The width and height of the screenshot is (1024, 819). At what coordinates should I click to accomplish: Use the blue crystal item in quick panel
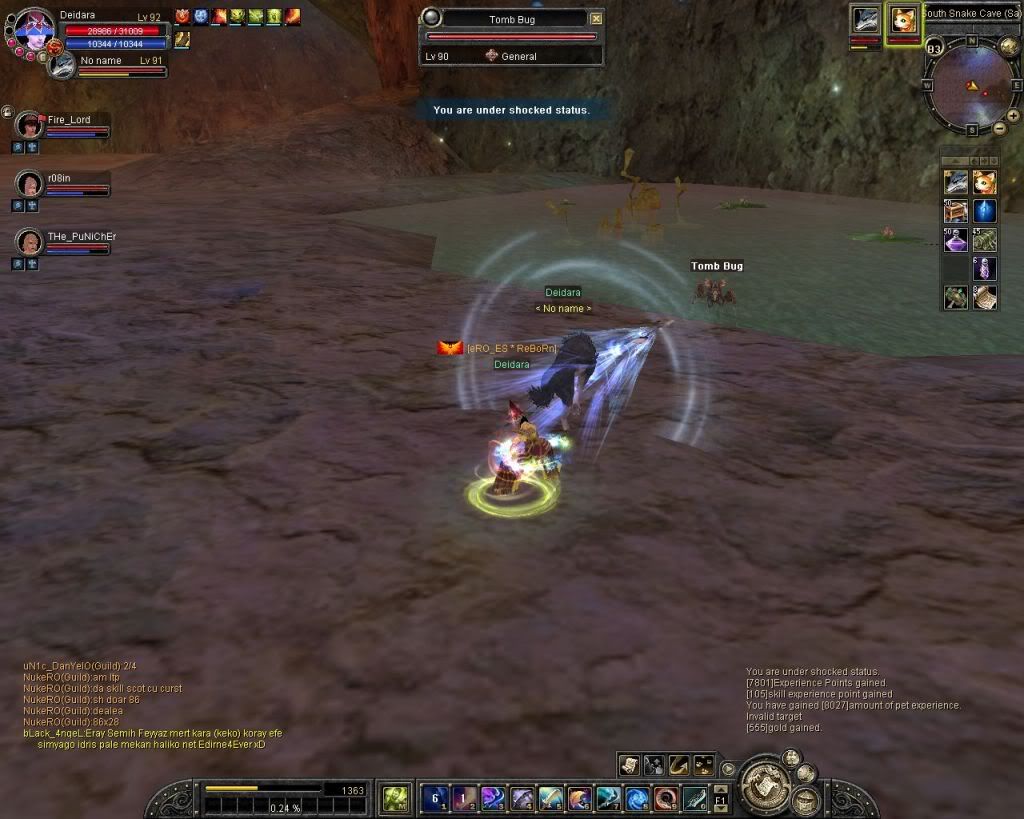tap(985, 212)
